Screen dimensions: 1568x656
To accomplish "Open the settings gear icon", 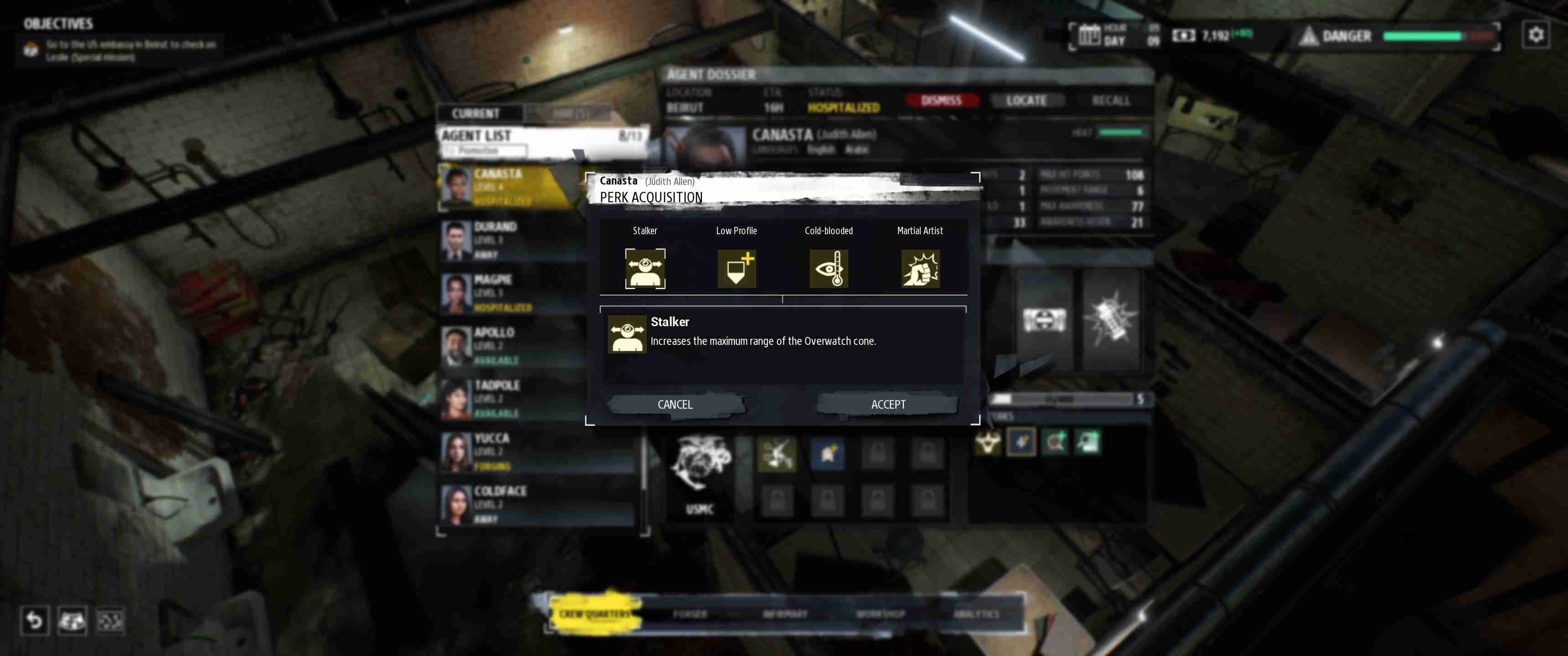I will click(1535, 35).
